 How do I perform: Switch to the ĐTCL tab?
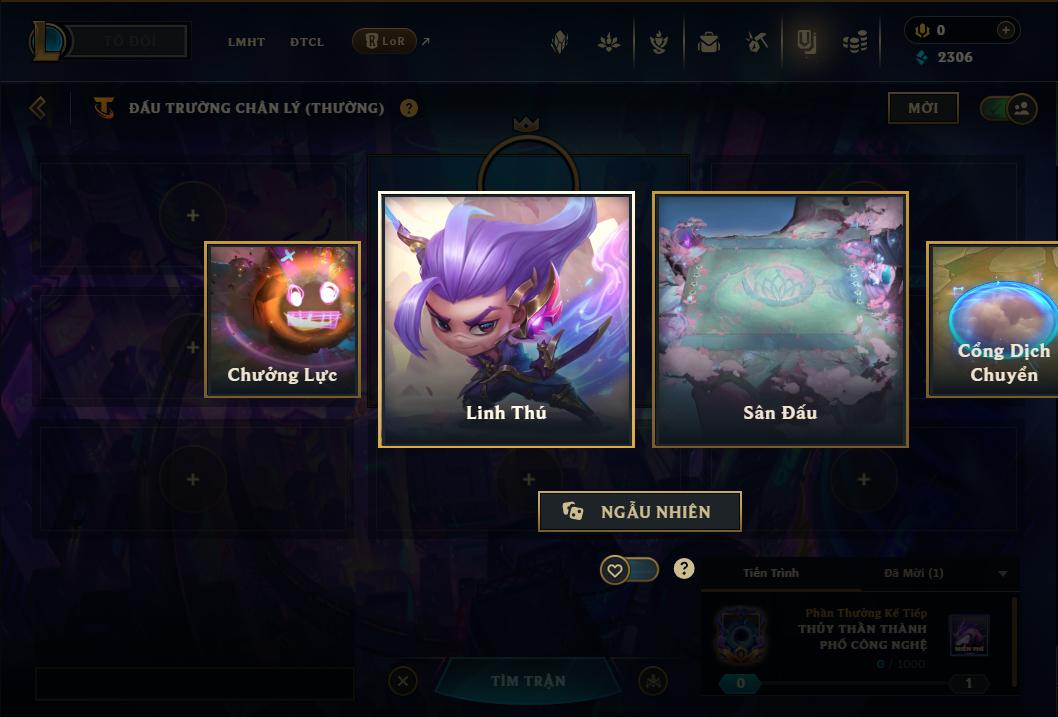point(307,42)
